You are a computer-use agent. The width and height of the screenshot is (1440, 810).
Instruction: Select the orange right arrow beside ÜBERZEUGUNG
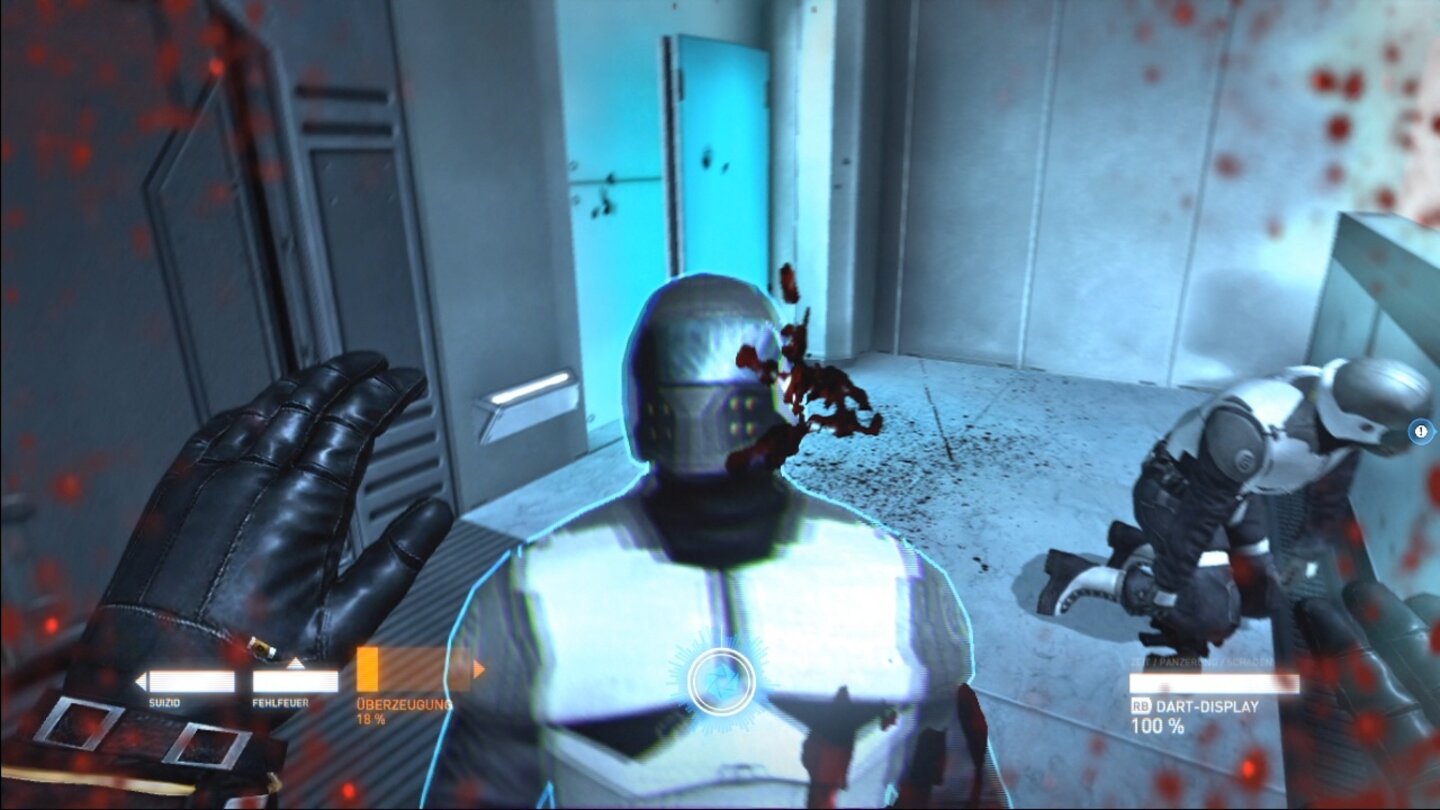point(481,667)
